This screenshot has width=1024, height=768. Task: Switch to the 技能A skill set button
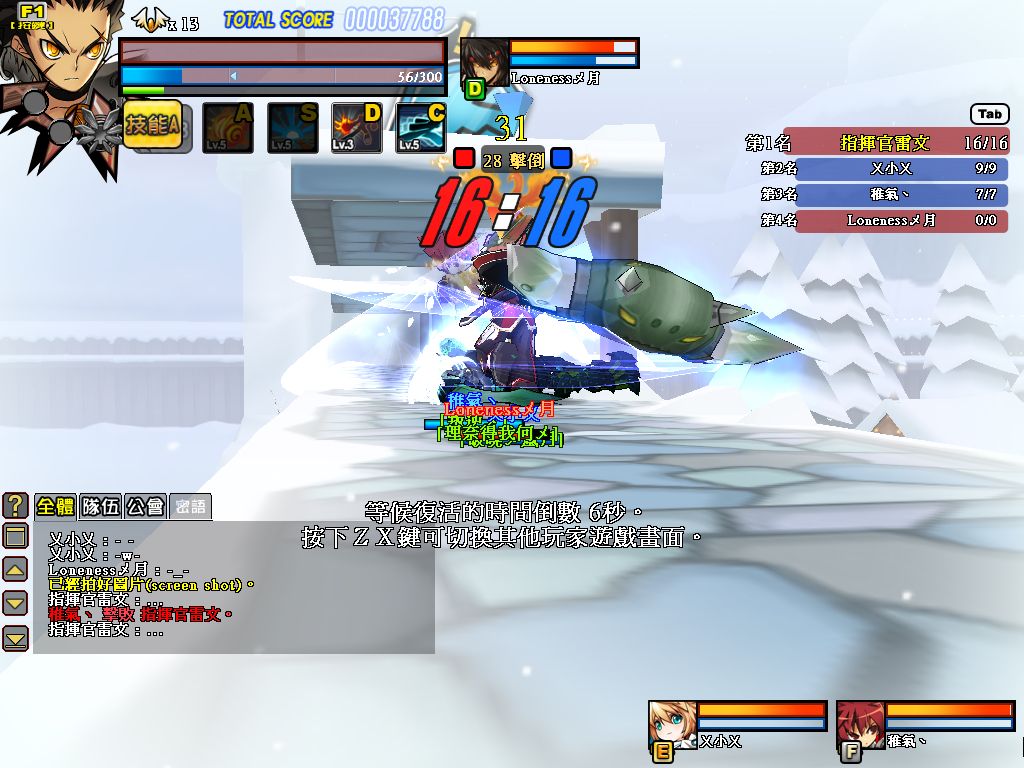152,125
